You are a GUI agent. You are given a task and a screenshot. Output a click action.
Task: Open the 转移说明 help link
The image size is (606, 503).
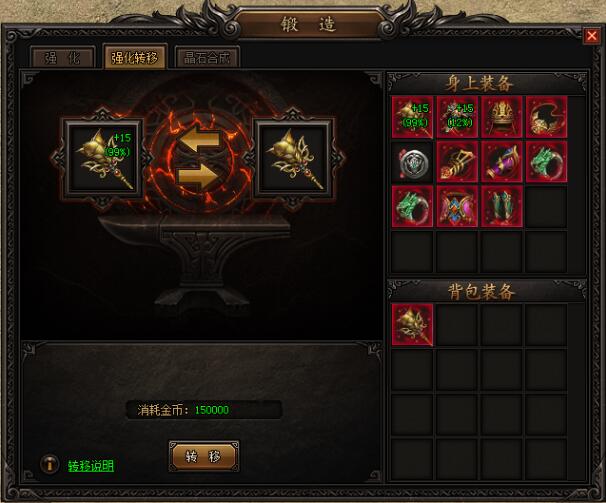[x=91, y=466]
